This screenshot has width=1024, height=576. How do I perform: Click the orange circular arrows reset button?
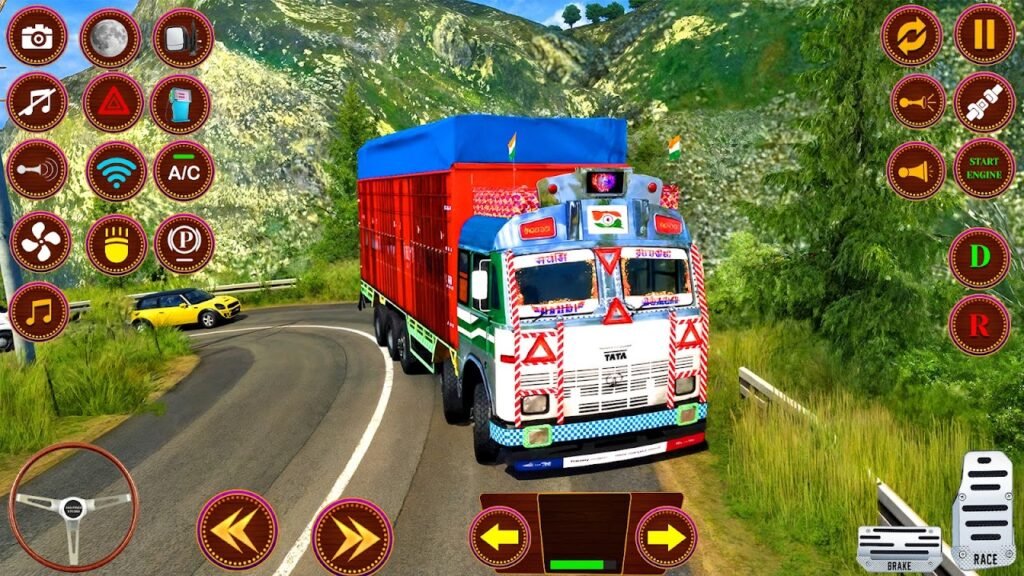pyautogui.click(x=911, y=36)
